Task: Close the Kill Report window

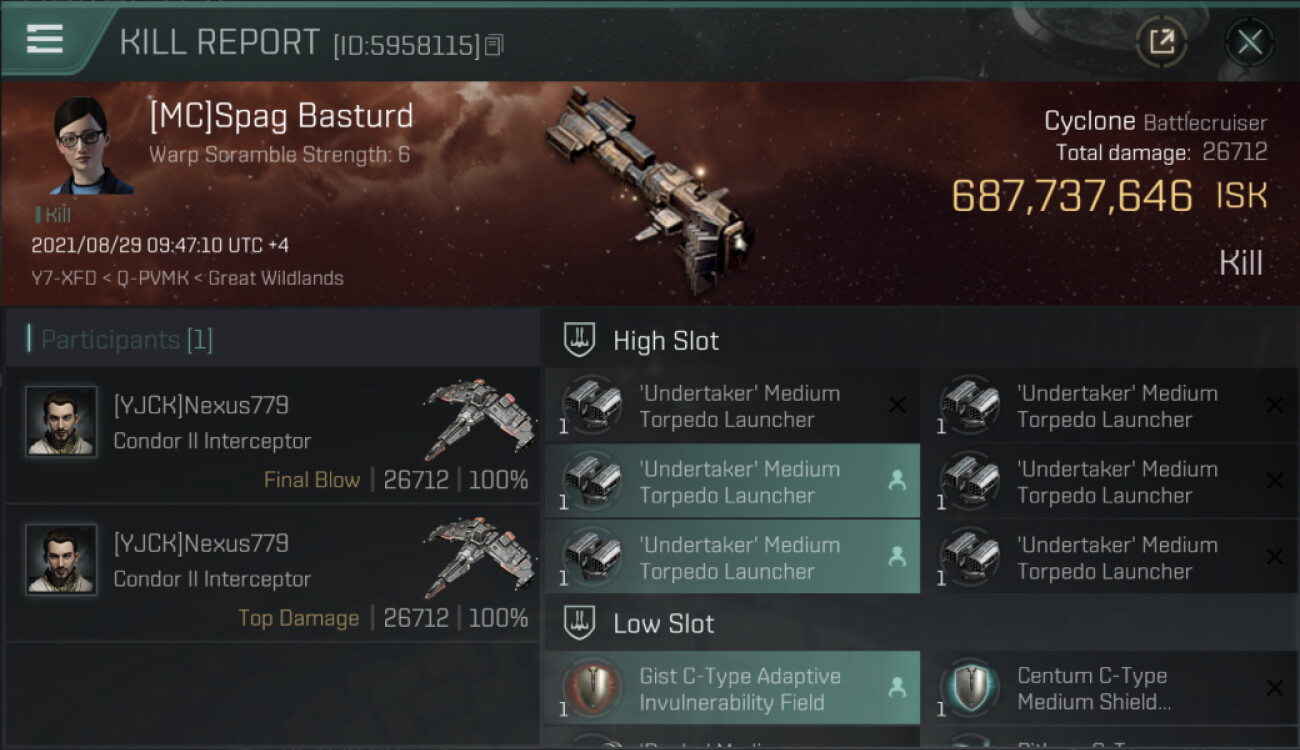Action: pos(1249,42)
